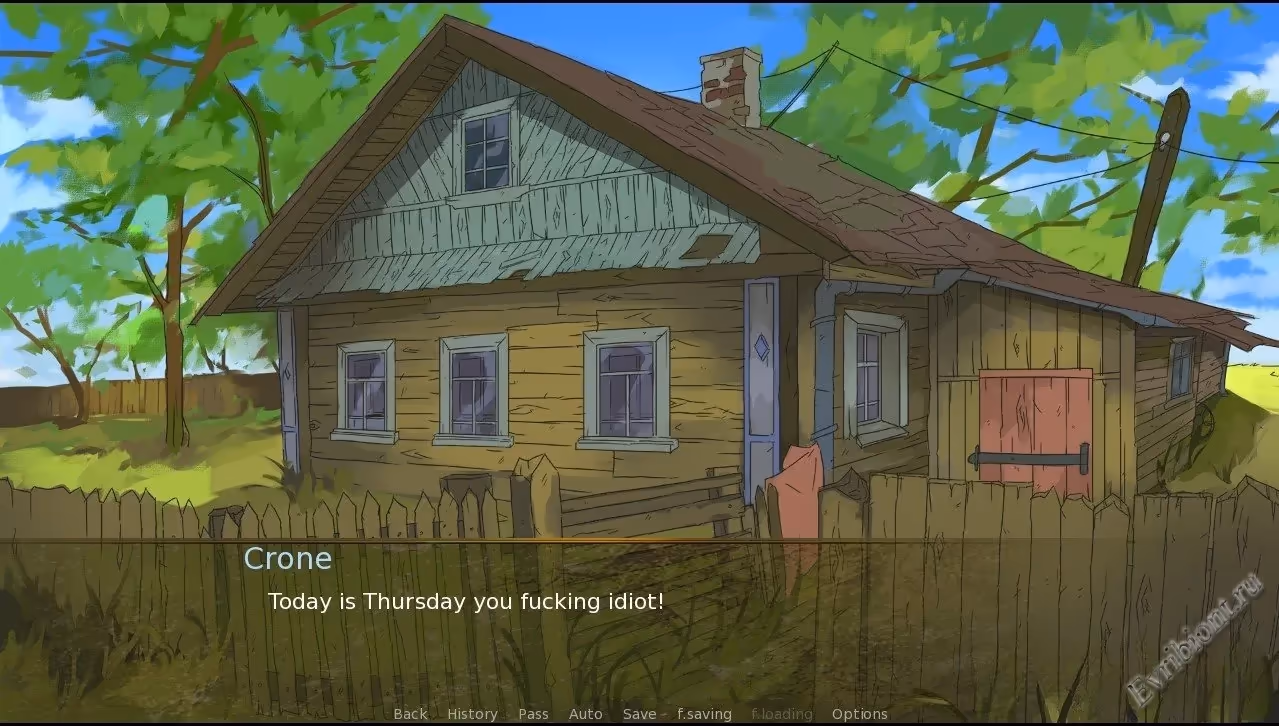Quick save with f.saving
The height and width of the screenshot is (726, 1279).
(704, 714)
